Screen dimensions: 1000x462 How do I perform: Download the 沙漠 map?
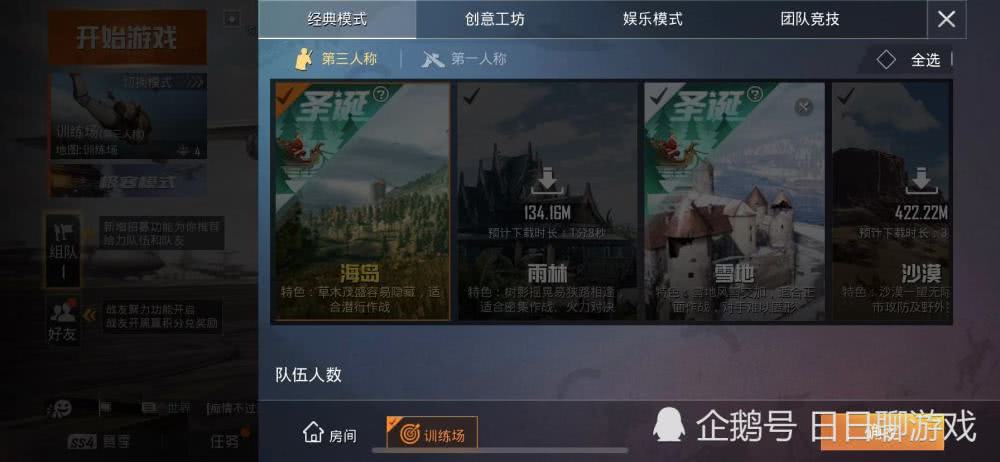click(921, 183)
